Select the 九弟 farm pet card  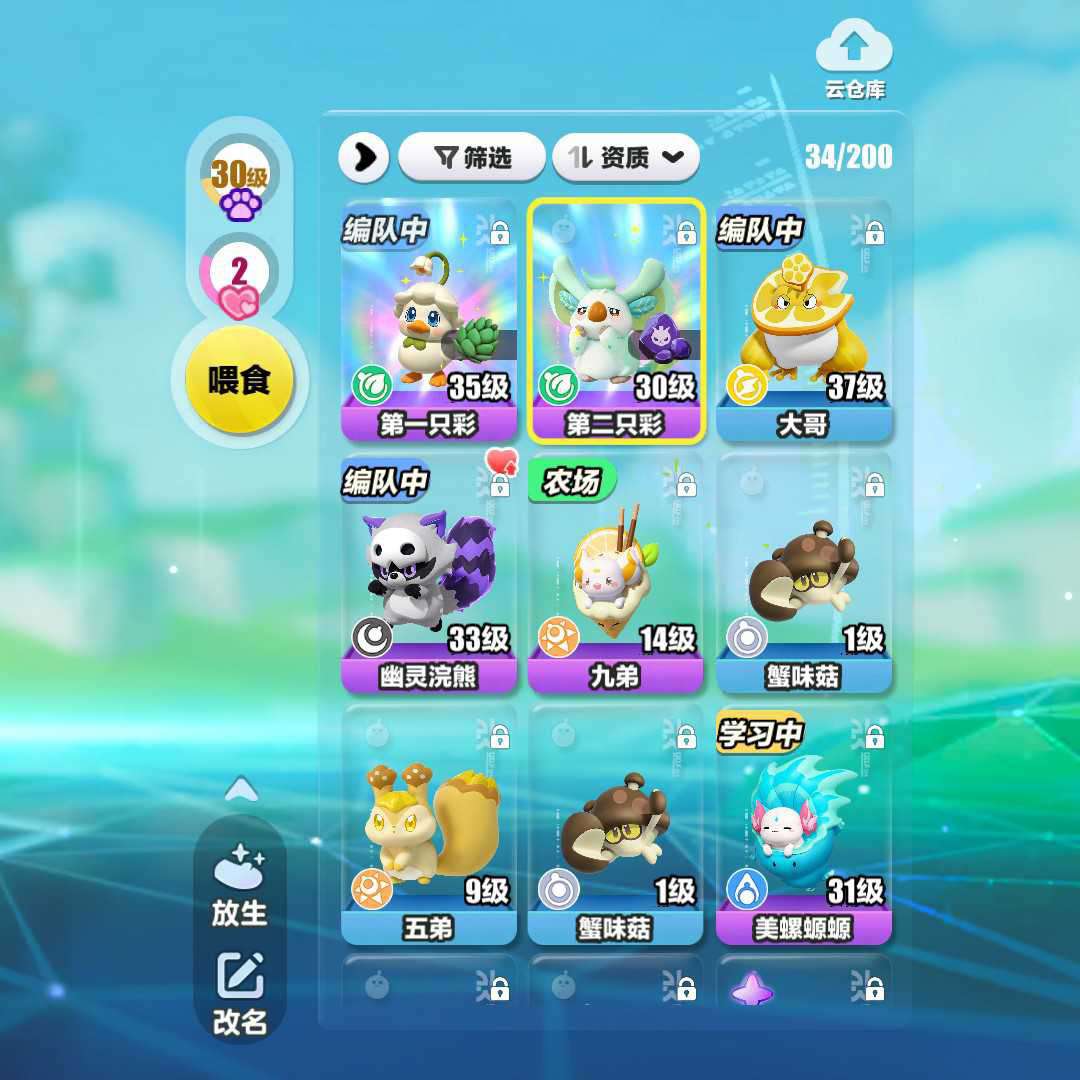(616, 573)
